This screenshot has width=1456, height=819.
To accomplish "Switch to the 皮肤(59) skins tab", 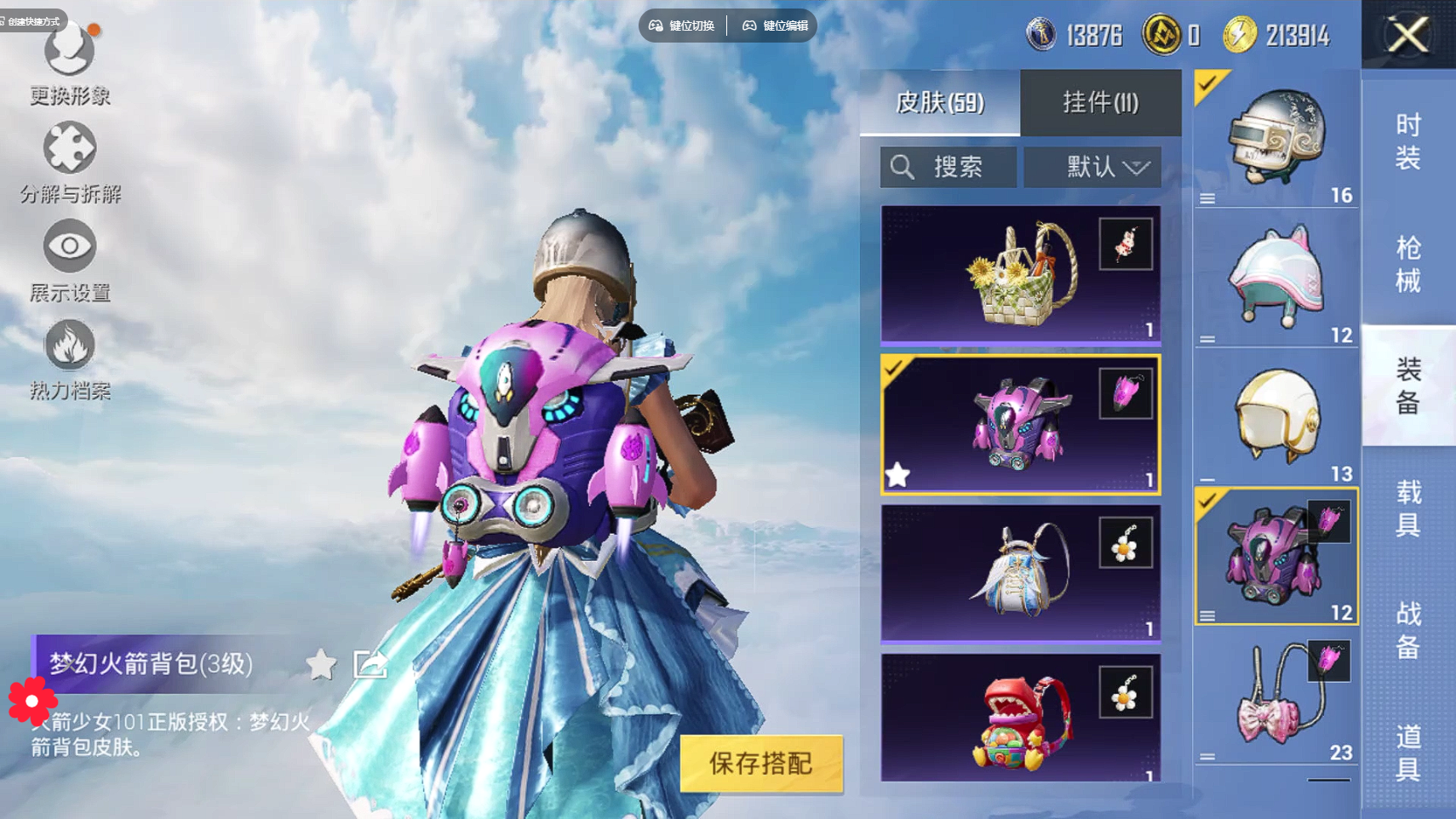I will 939,103.
